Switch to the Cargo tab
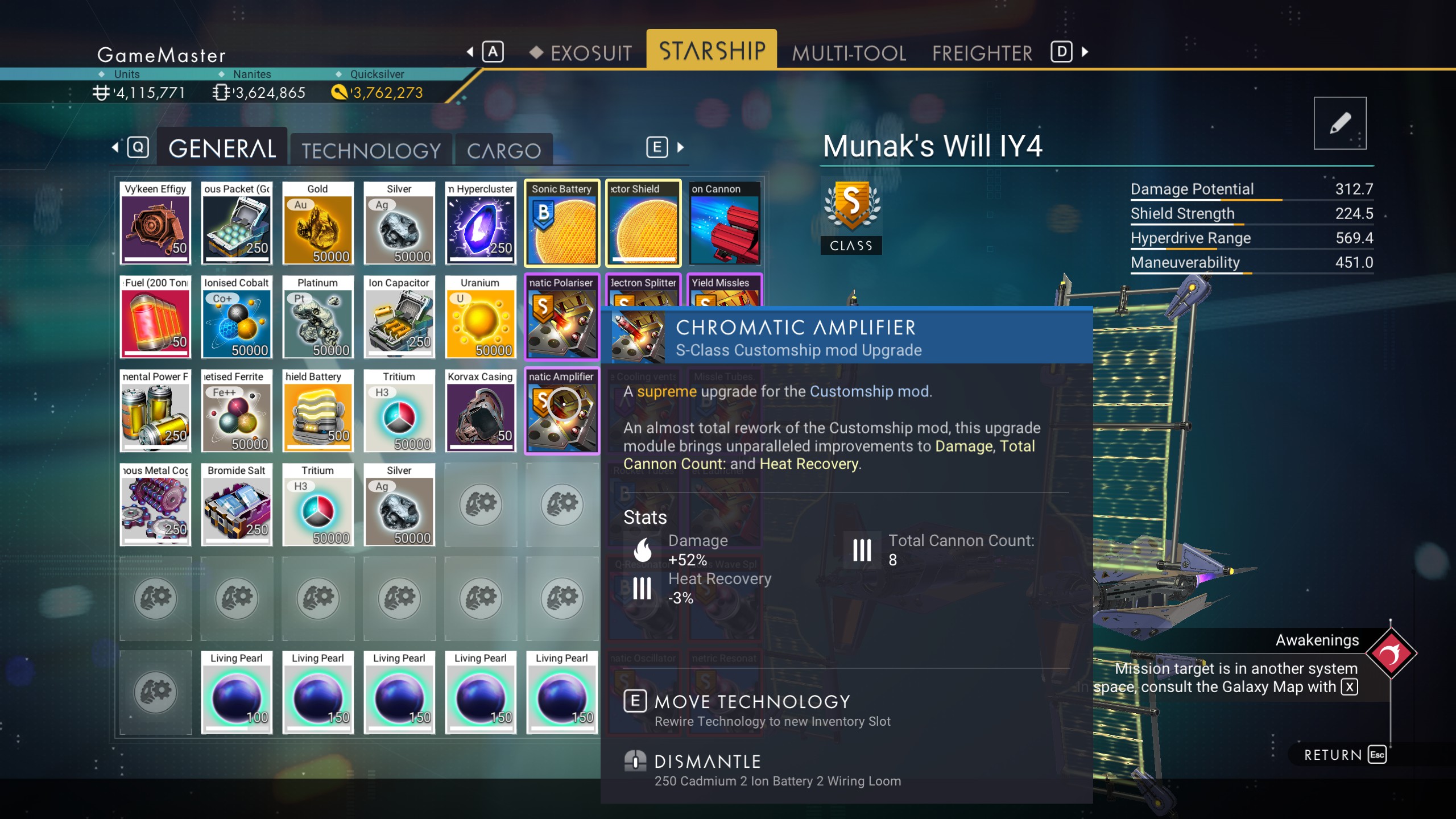The width and height of the screenshot is (1456, 819). pyautogui.click(x=503, y=150)
